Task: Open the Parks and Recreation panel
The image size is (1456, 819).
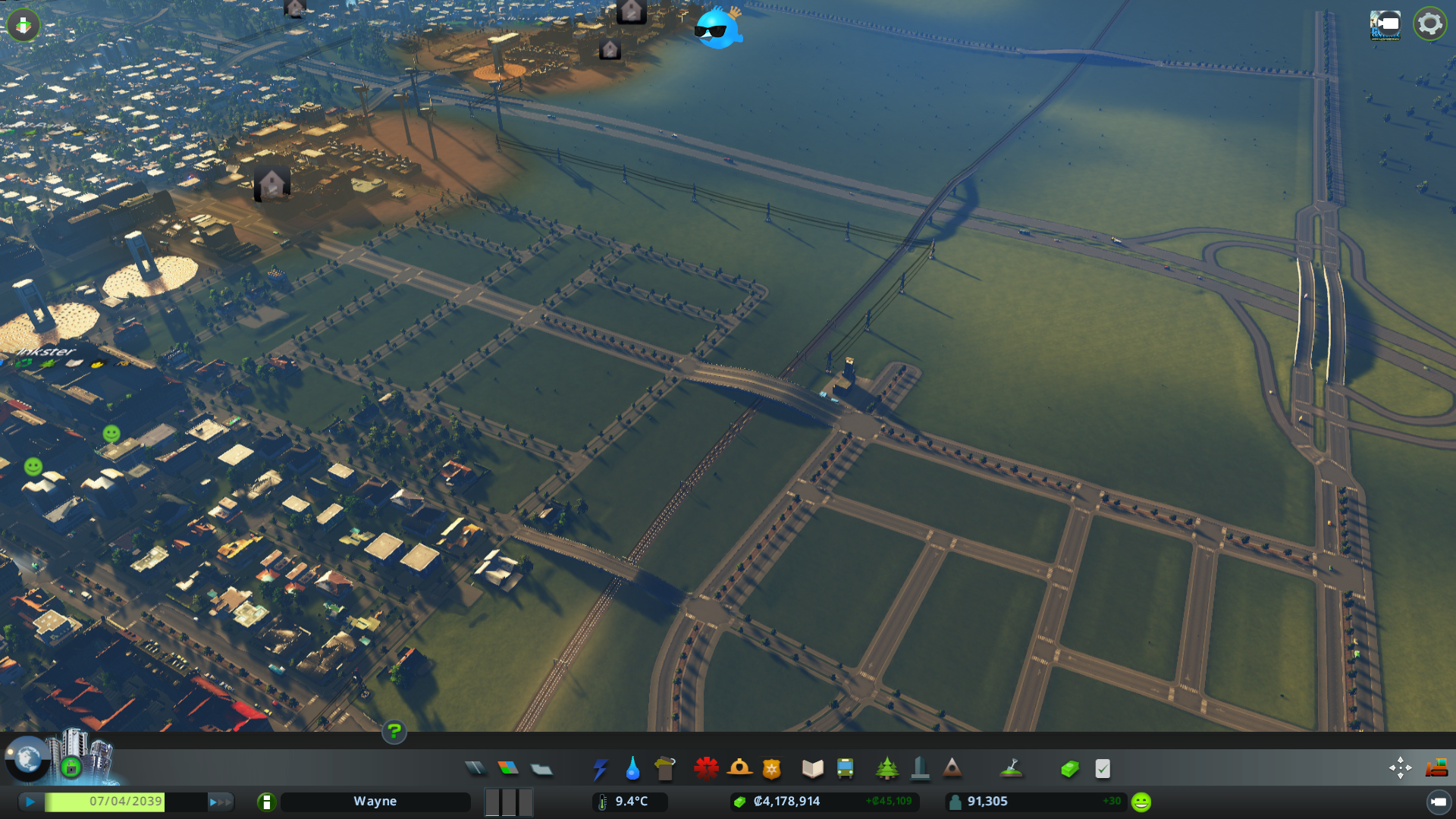Action: coord(887,768)
